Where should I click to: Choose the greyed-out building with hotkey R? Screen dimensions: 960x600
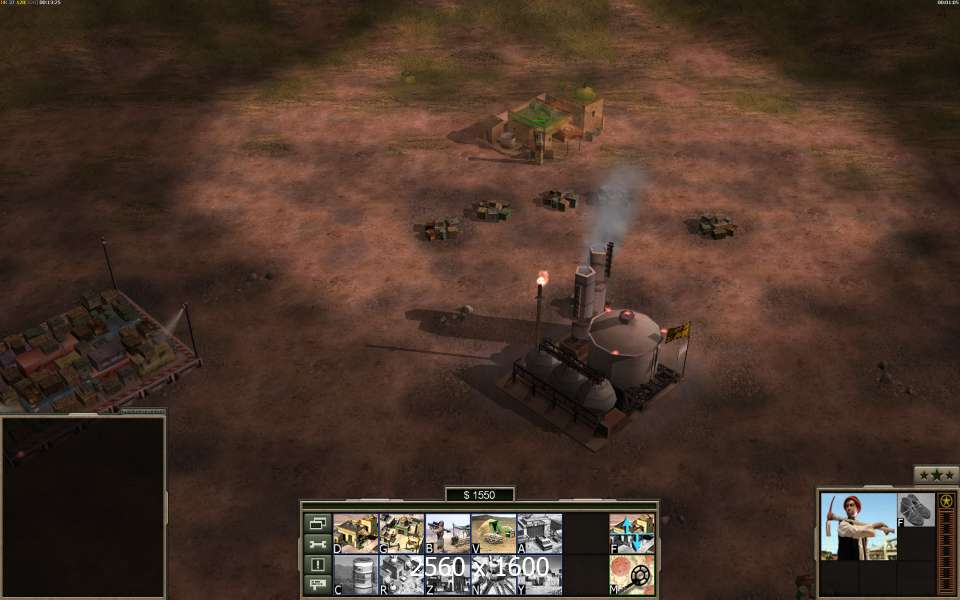coord(401,575)
